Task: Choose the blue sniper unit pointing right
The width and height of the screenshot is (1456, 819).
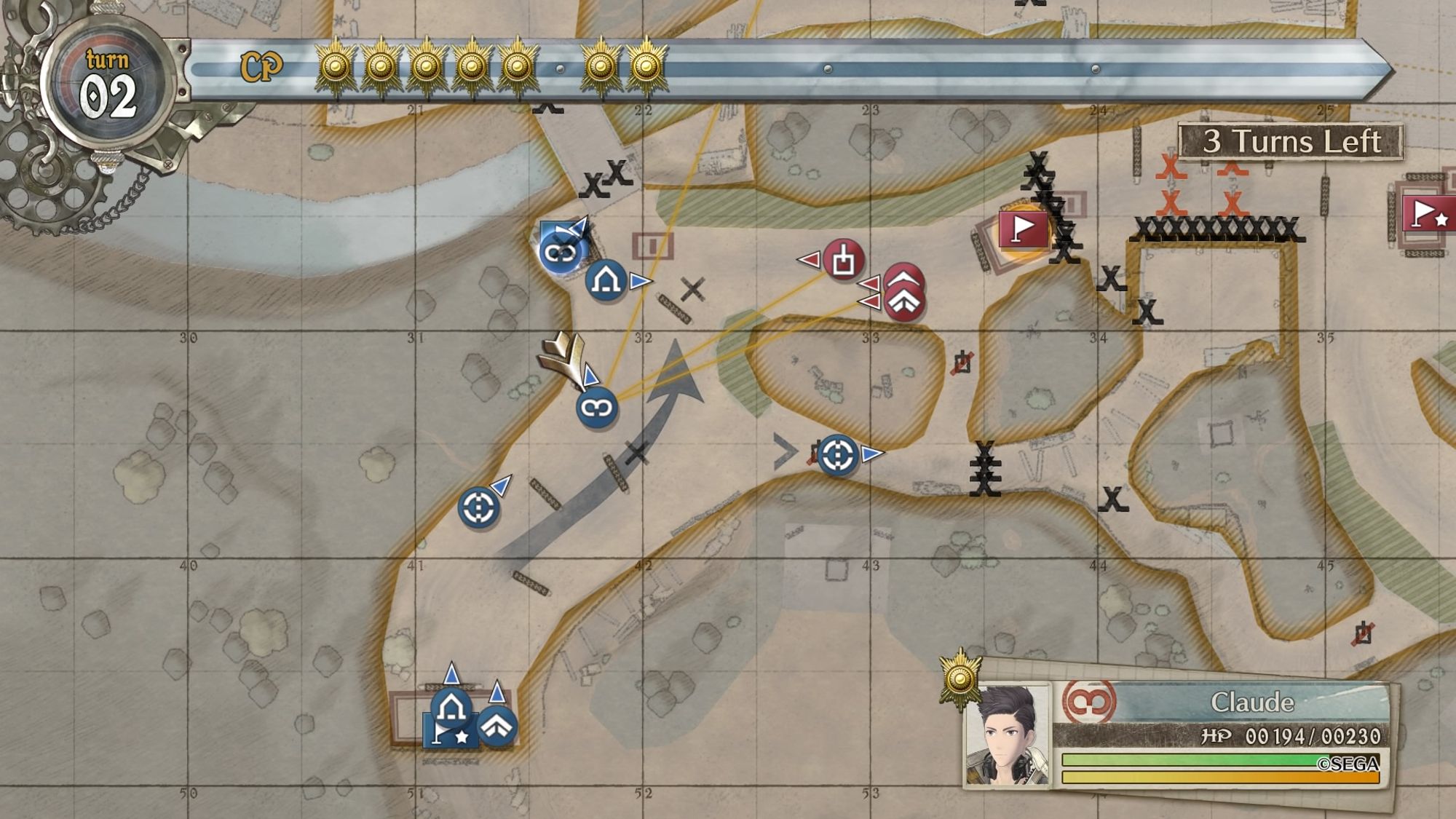Action: (x=838, y=455)
